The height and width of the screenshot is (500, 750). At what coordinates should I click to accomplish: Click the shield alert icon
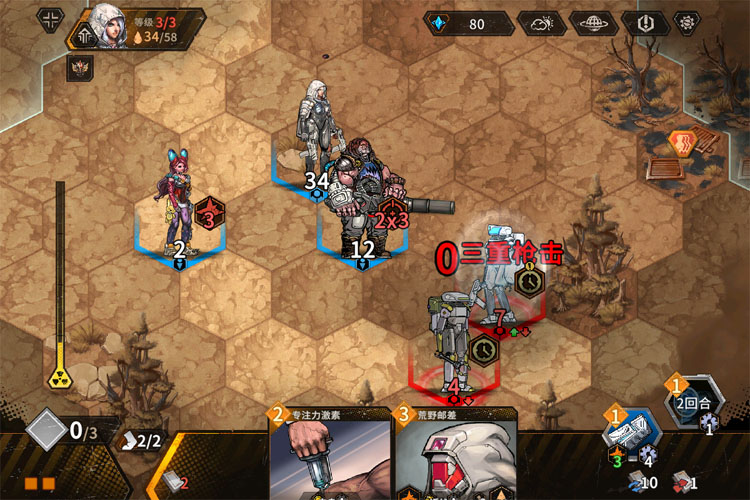[x=645, y=23]
